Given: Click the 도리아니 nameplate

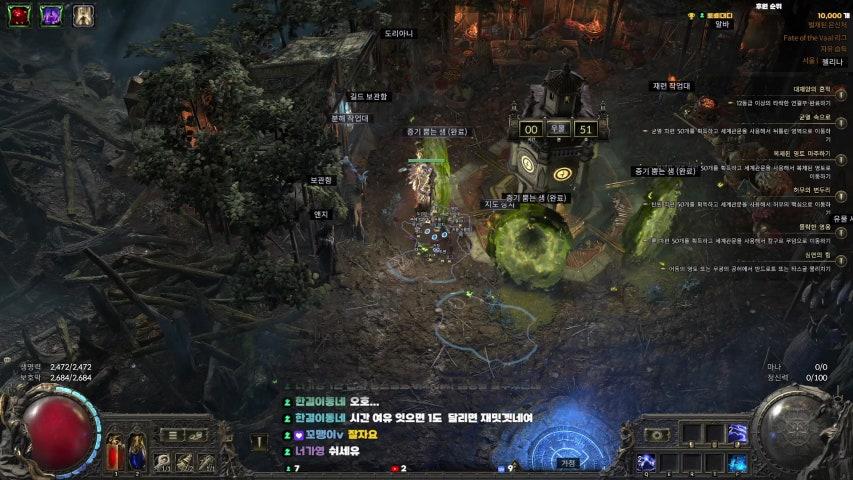Looking at the screenshot, I should pos(398,33).
